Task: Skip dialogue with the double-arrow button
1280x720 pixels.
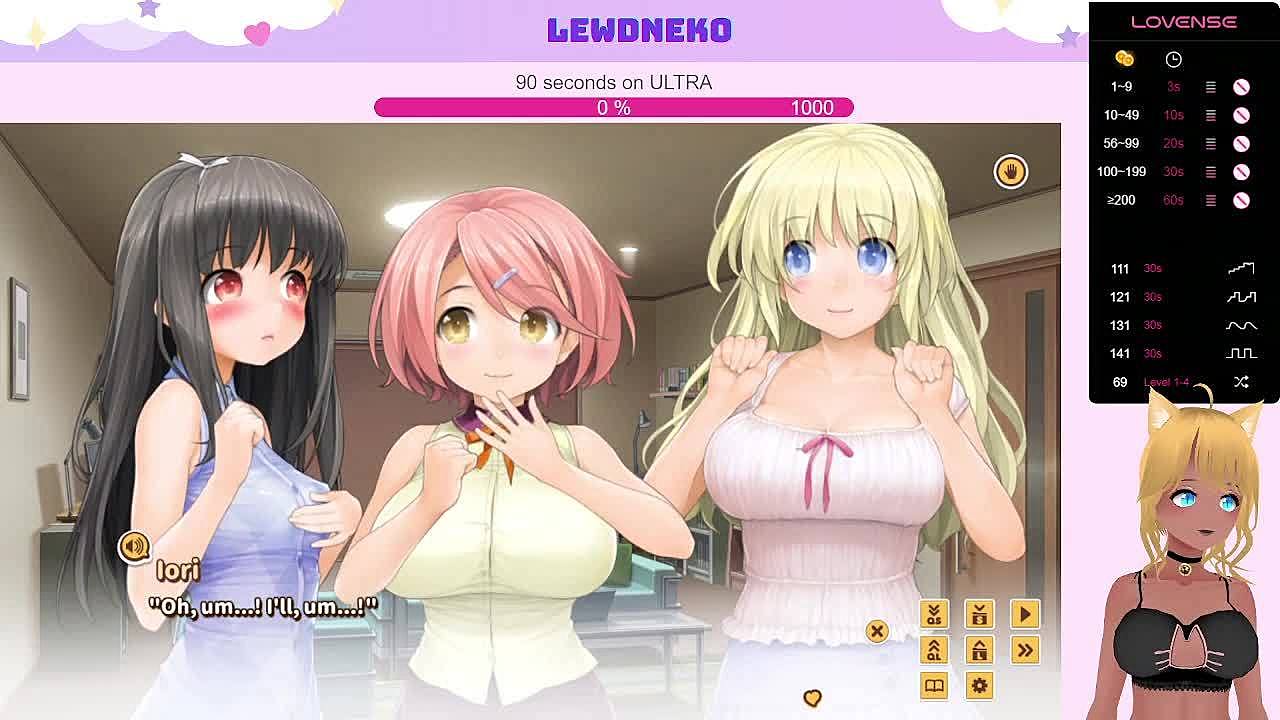Action: tap(1025, 650)
